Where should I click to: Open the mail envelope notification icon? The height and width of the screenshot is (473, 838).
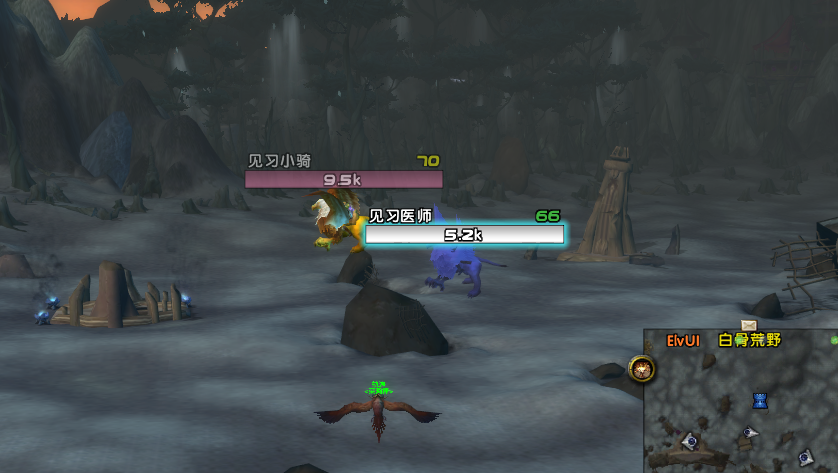click(x=748, y=325)
